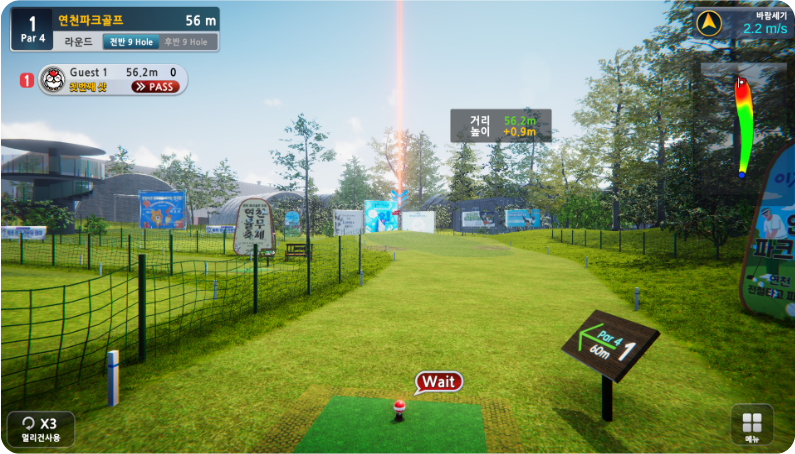
Task: Click the red PASS button
Action: [155, 87]
